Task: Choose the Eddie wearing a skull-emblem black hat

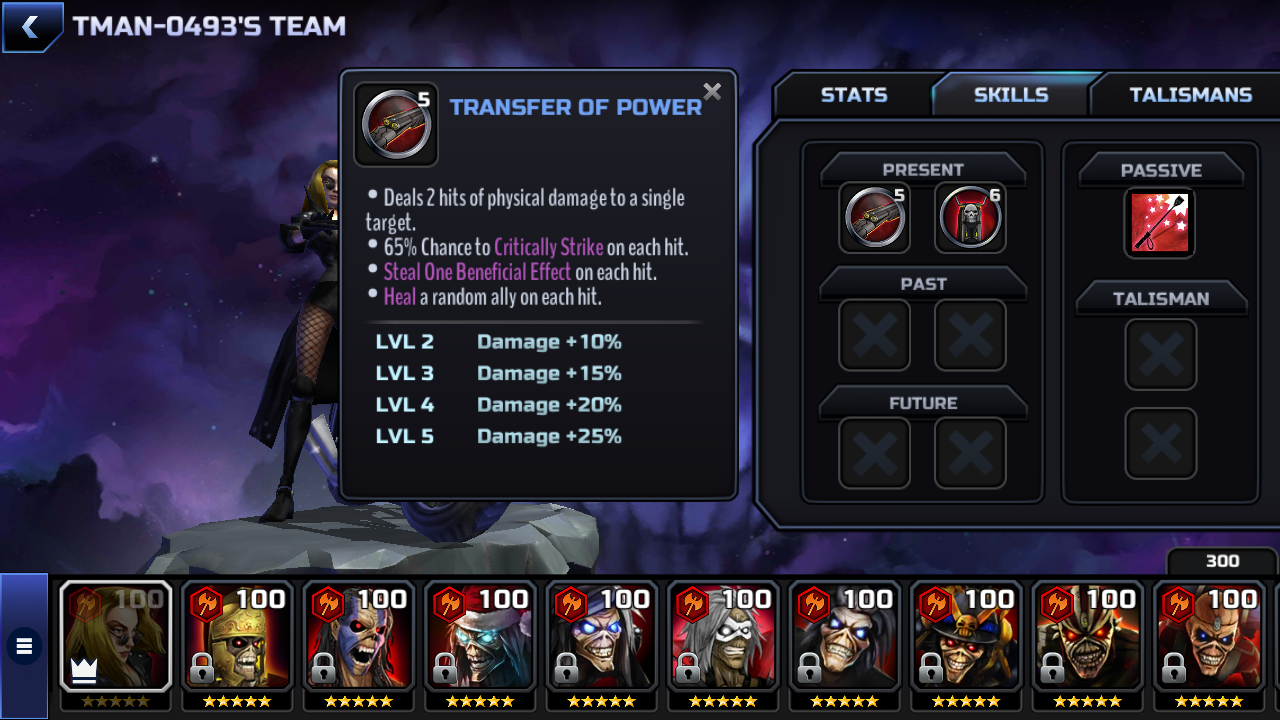Action: 967,637
